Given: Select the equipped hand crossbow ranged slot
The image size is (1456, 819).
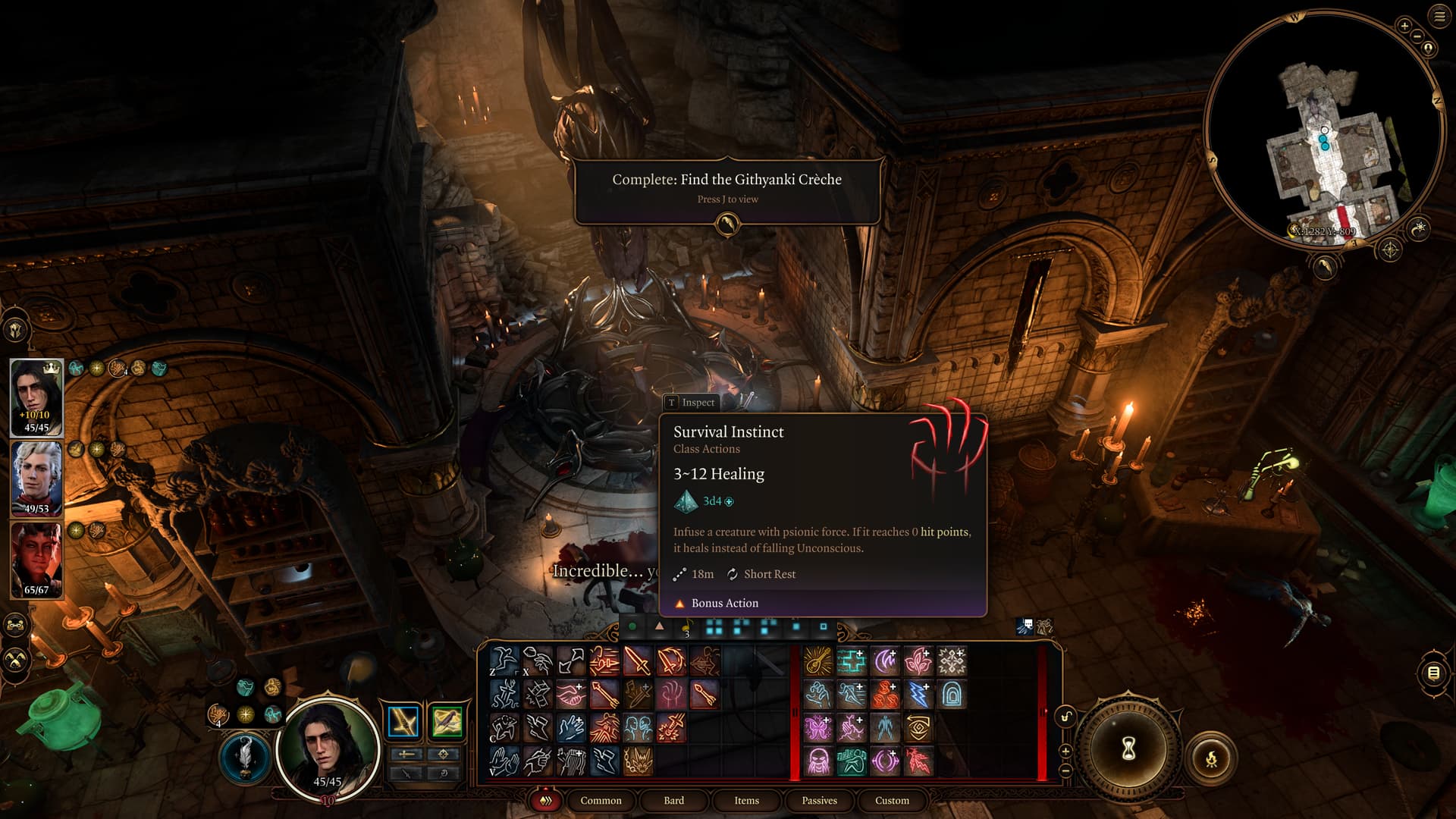Looking at the screenshot, I should (x=447, y=721).
